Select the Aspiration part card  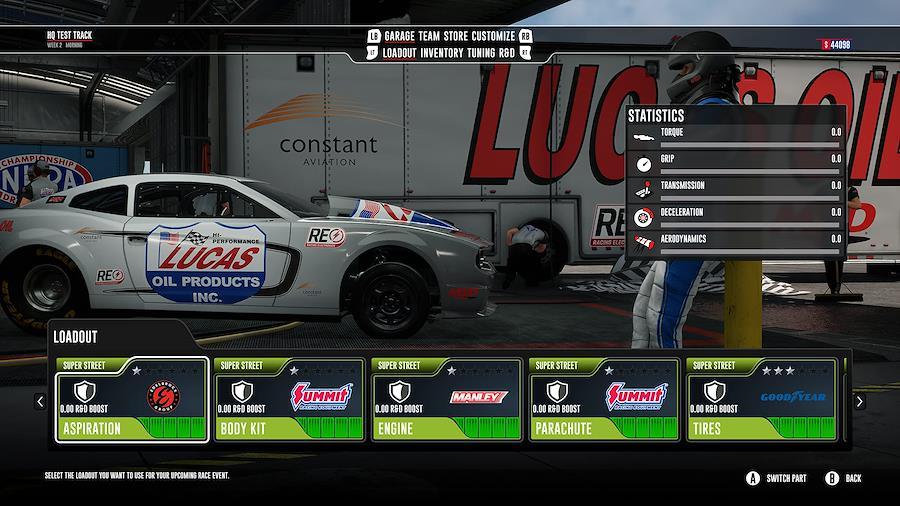point(132,399)
